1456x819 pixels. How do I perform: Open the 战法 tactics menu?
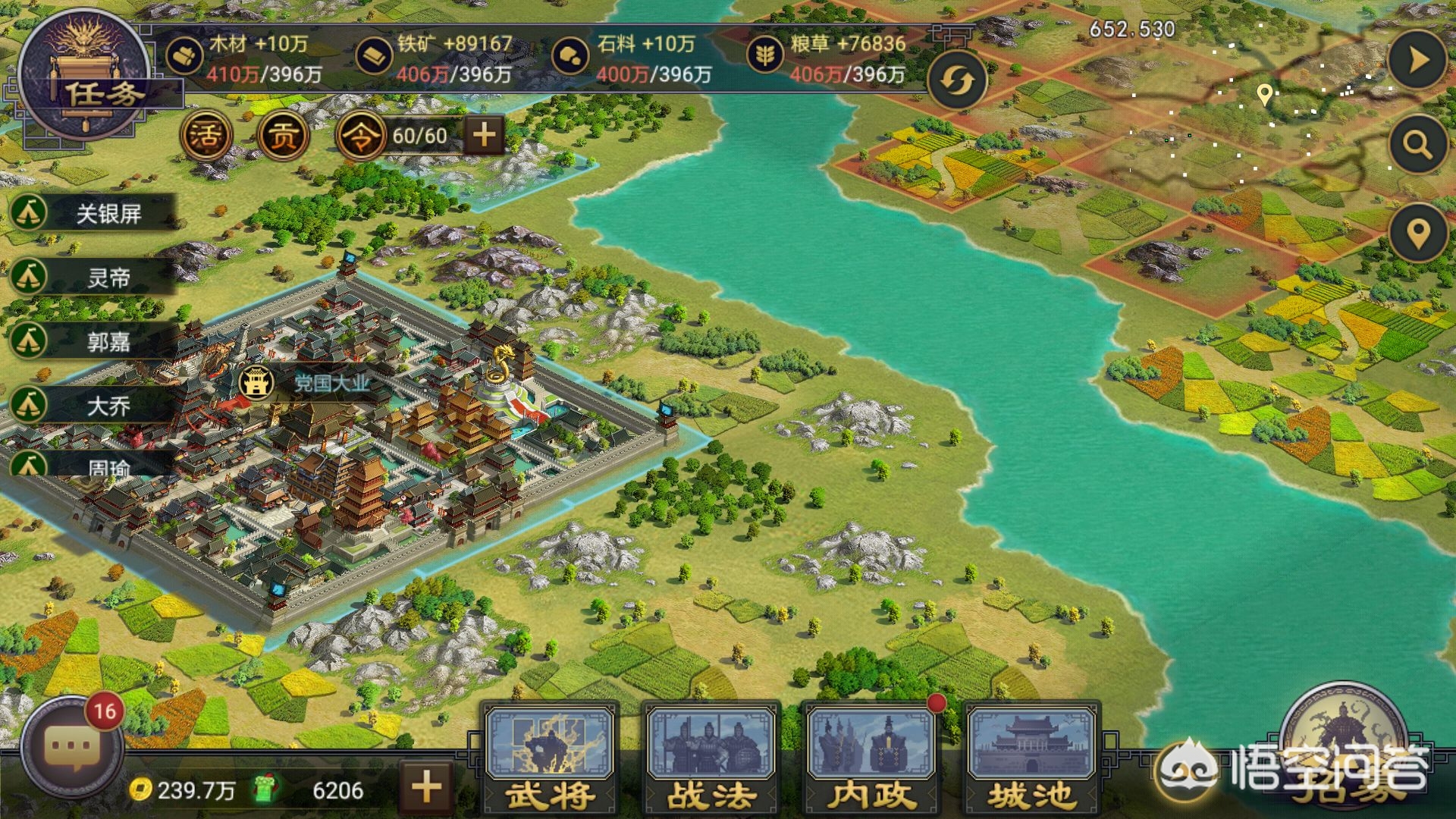tap(711, 758)
